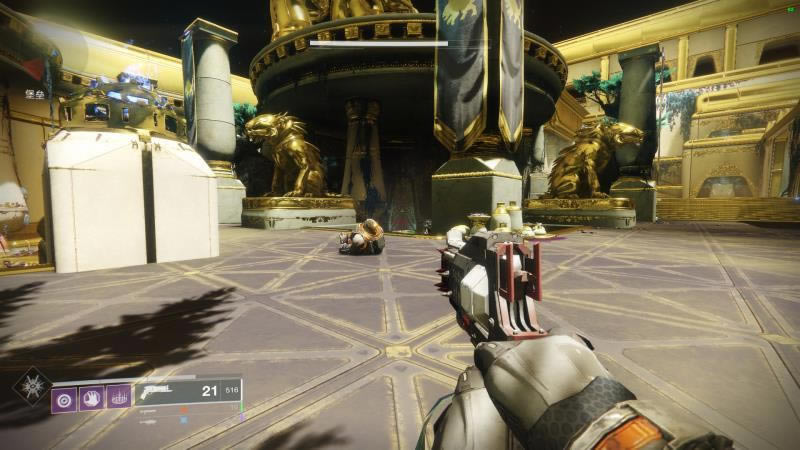The image size is (800, 450).
Task: Use the purple fist melee ability icon
Action: click(x=91, y=397)
